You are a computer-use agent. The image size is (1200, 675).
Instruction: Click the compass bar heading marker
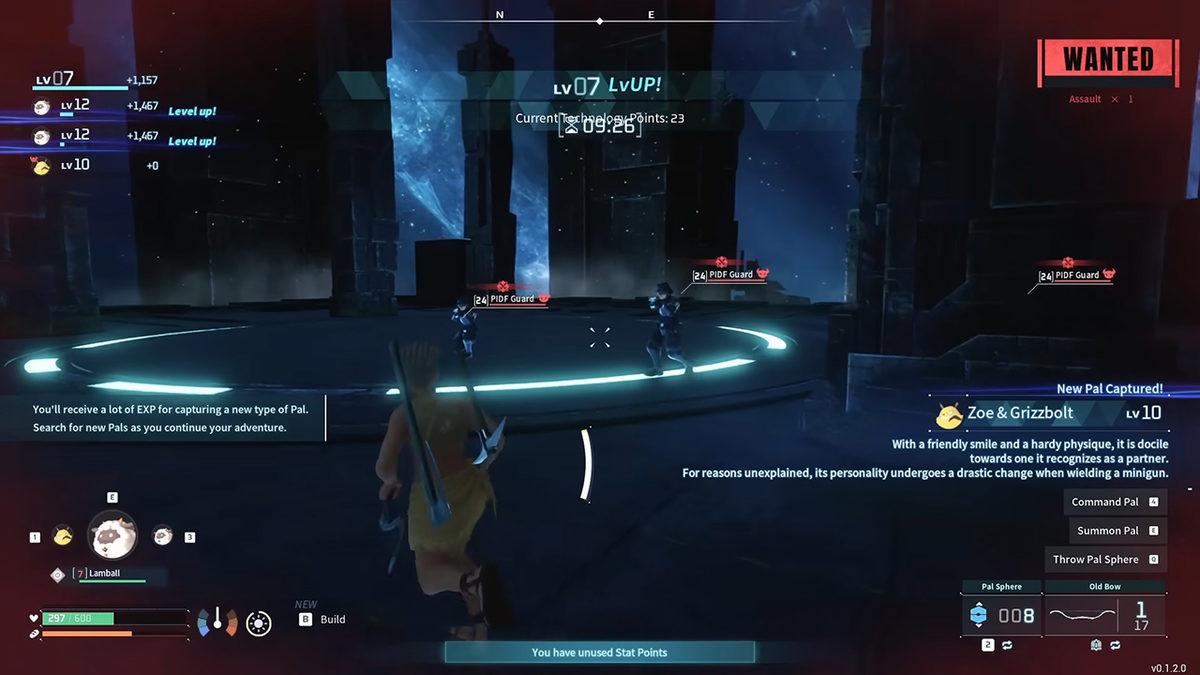600,21
